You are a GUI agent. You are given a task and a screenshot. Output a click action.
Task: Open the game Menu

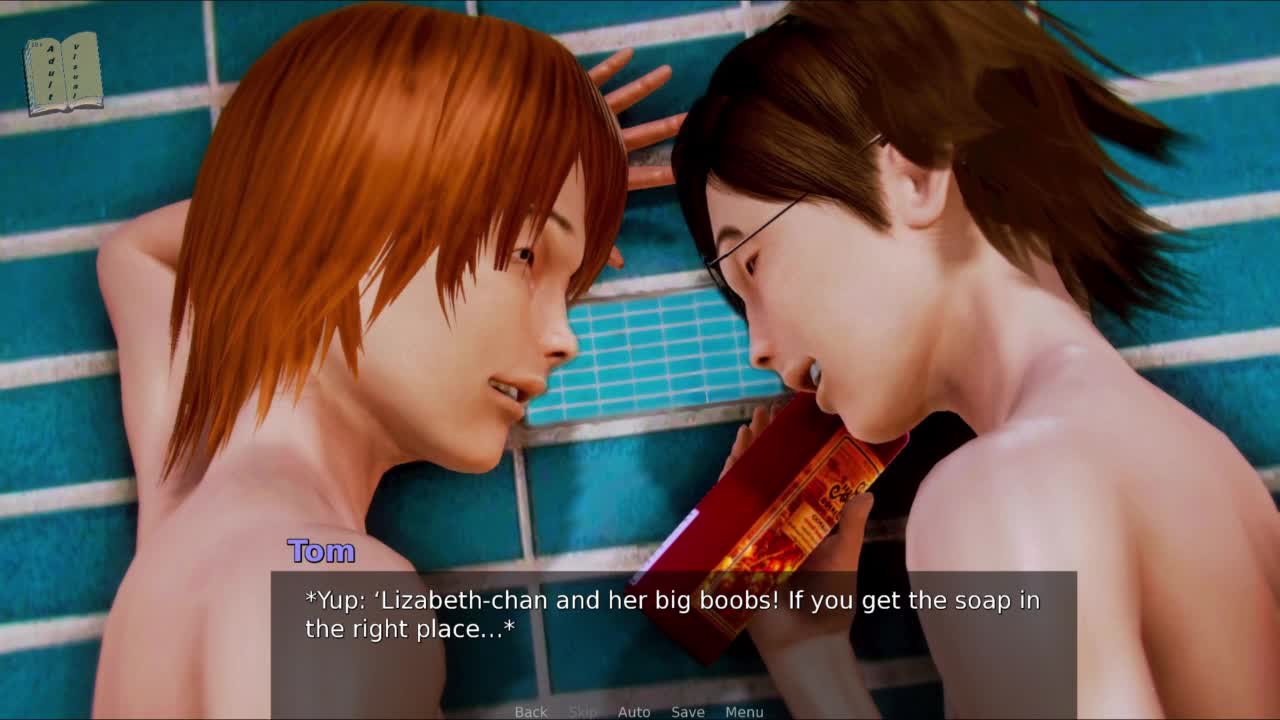coord(744,712)
